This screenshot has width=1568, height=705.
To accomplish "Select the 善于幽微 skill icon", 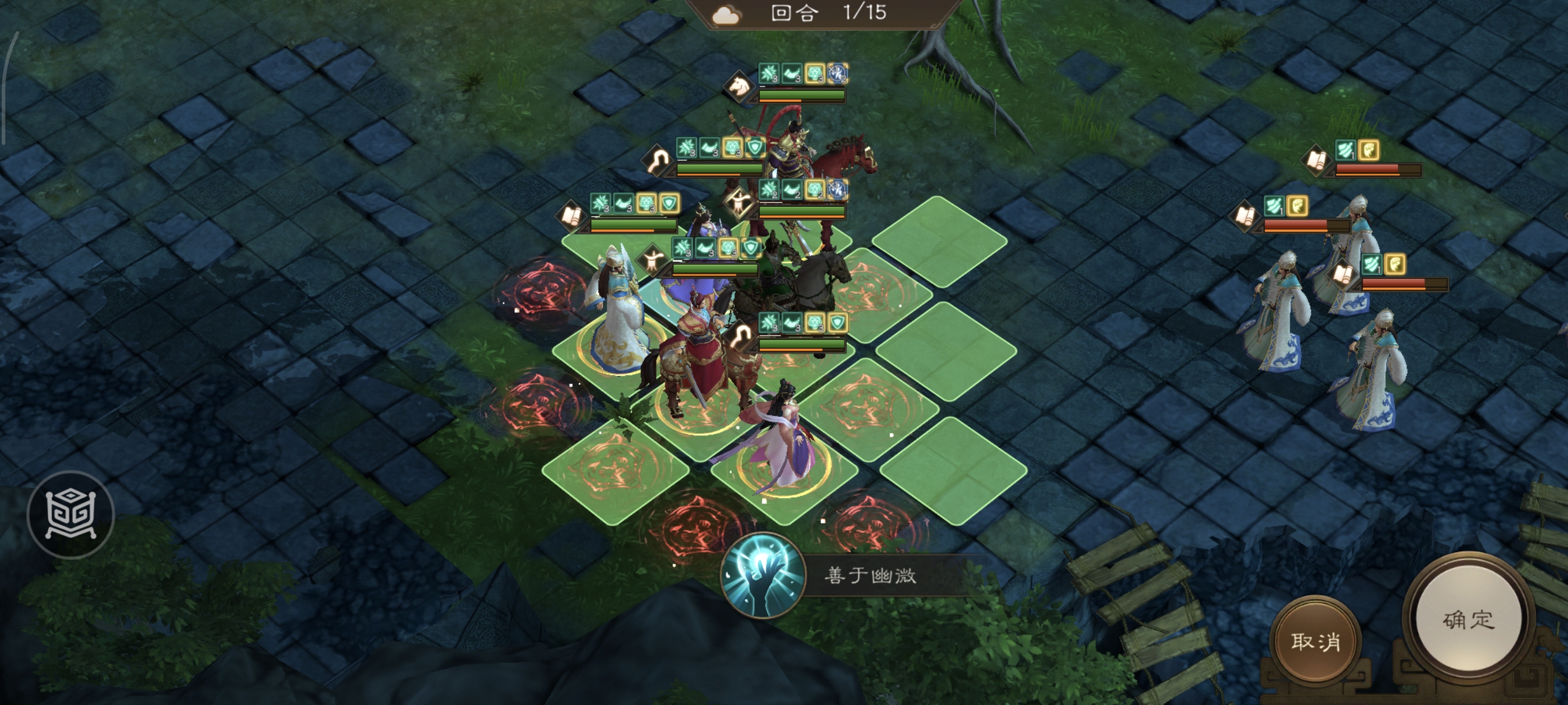I will coord(763,575).
